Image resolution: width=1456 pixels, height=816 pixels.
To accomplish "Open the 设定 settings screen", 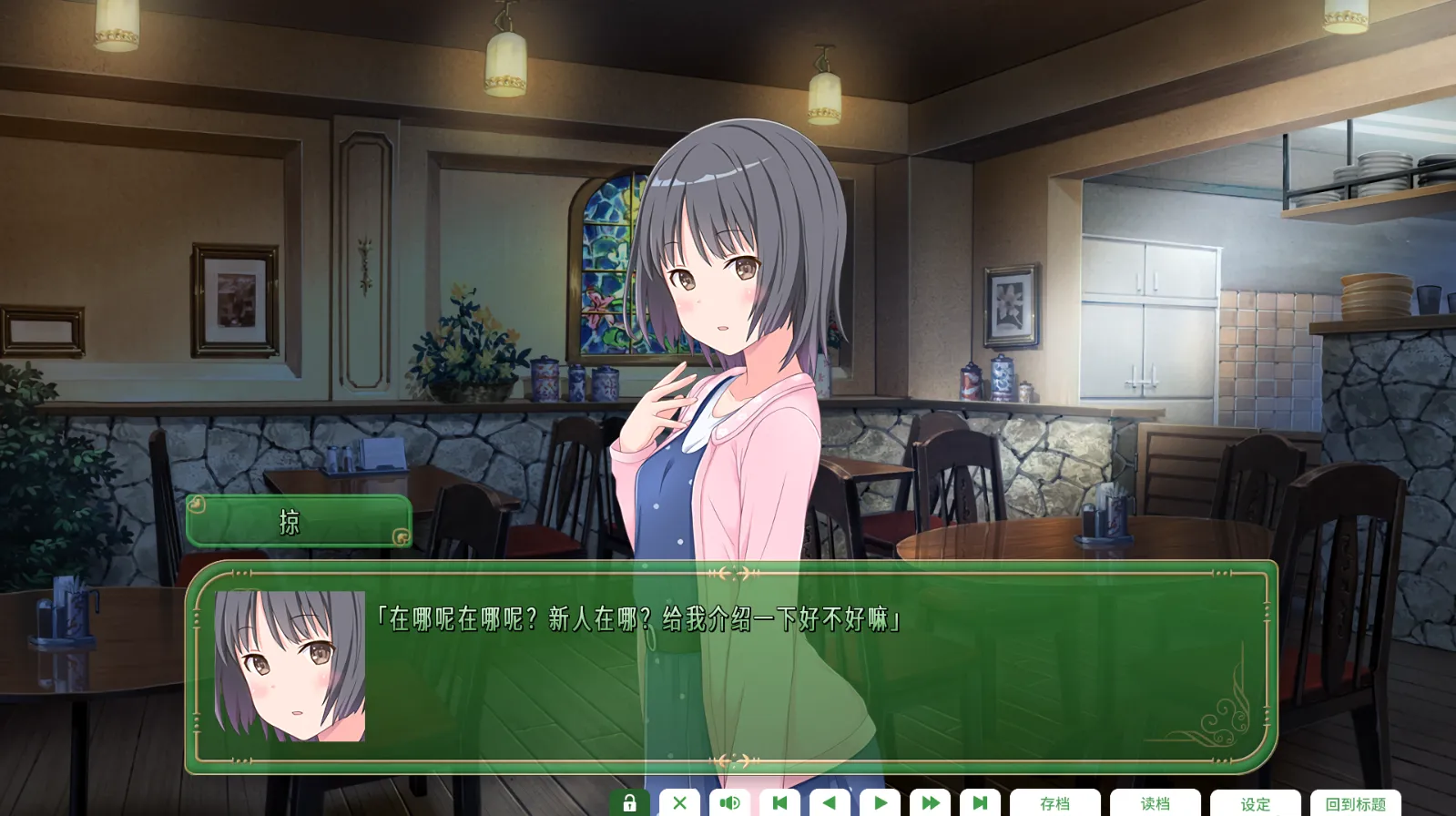I will pyautogui.click(x=1255, y=803).
